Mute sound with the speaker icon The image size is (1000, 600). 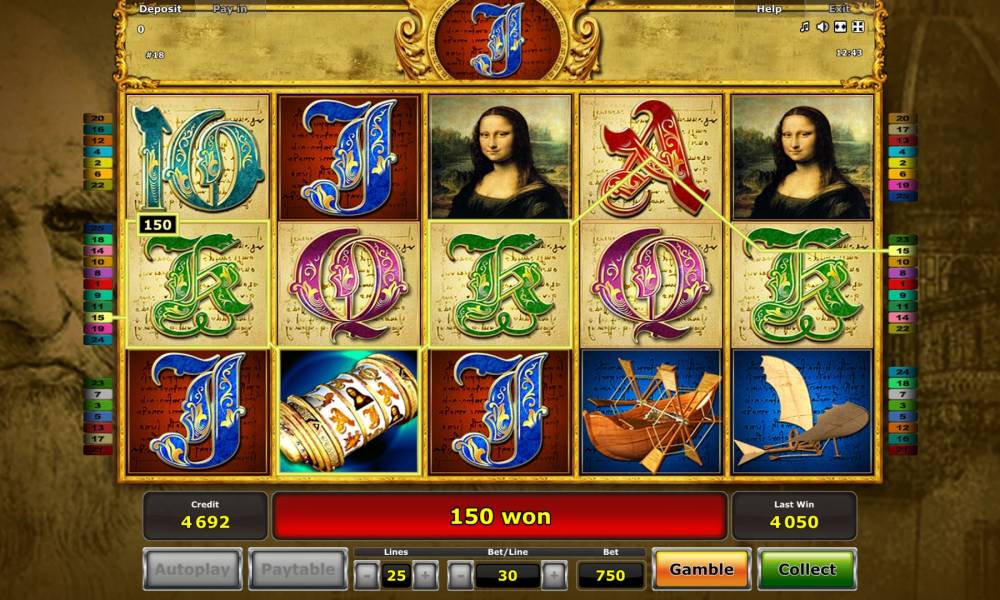pyautogui.click(x=822, y=27)
